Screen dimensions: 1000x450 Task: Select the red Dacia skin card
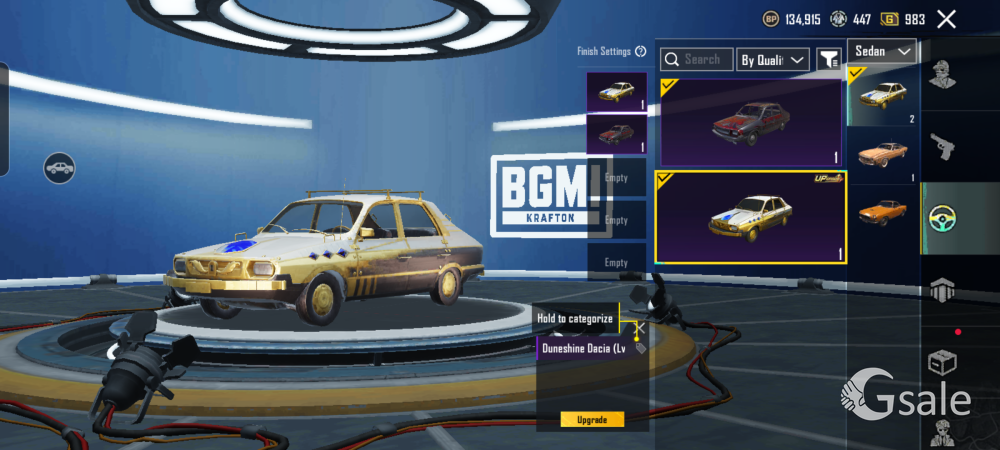click(x=751, y=122)
